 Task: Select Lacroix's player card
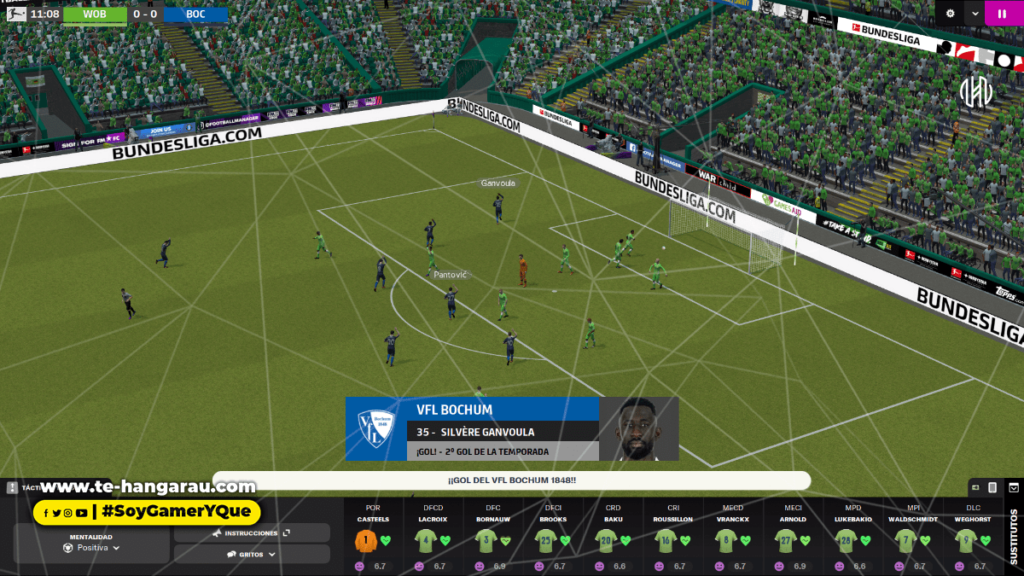(433, 541)
